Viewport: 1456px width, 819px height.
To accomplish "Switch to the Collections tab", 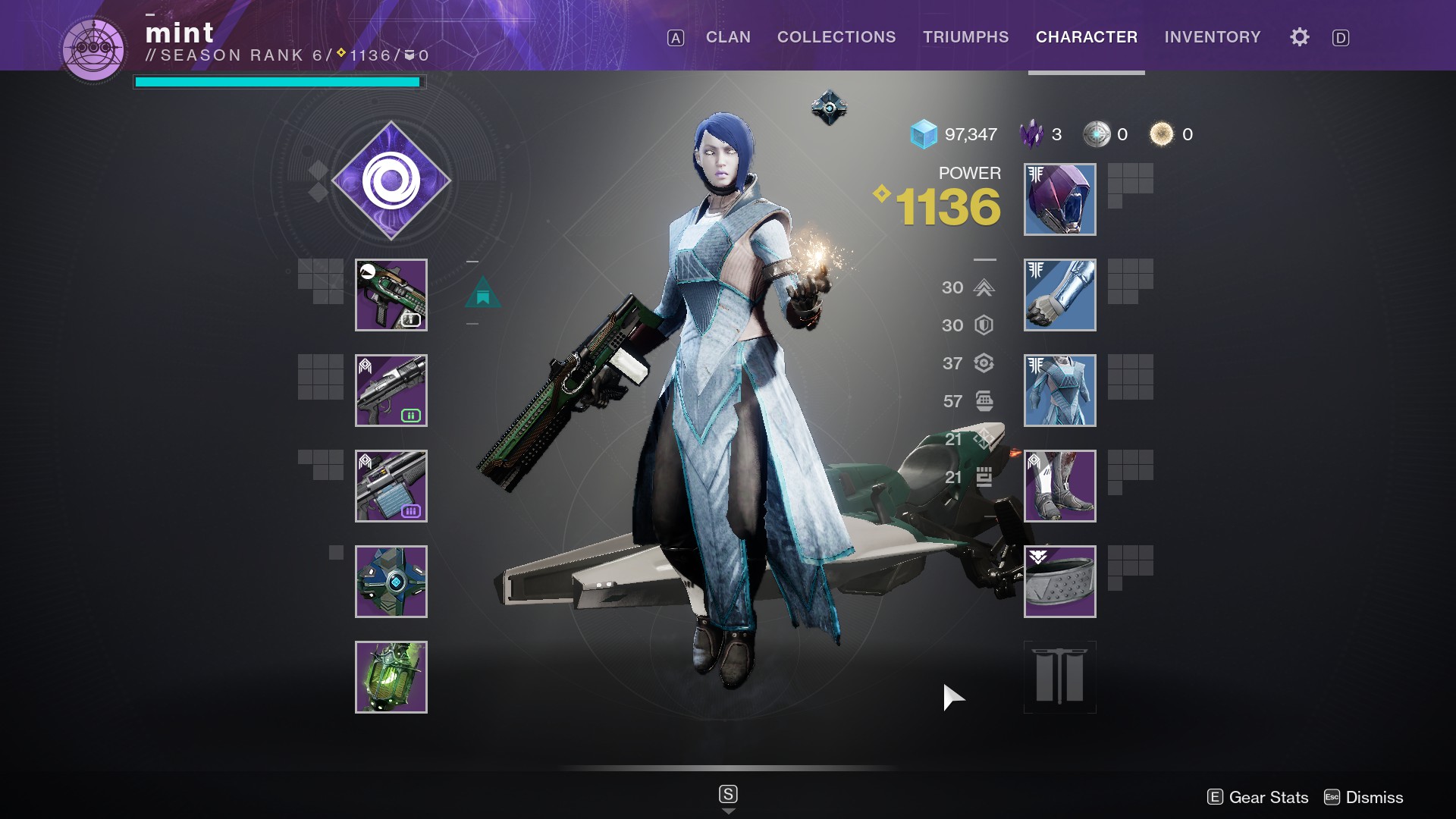I will [x=836, y=37].
